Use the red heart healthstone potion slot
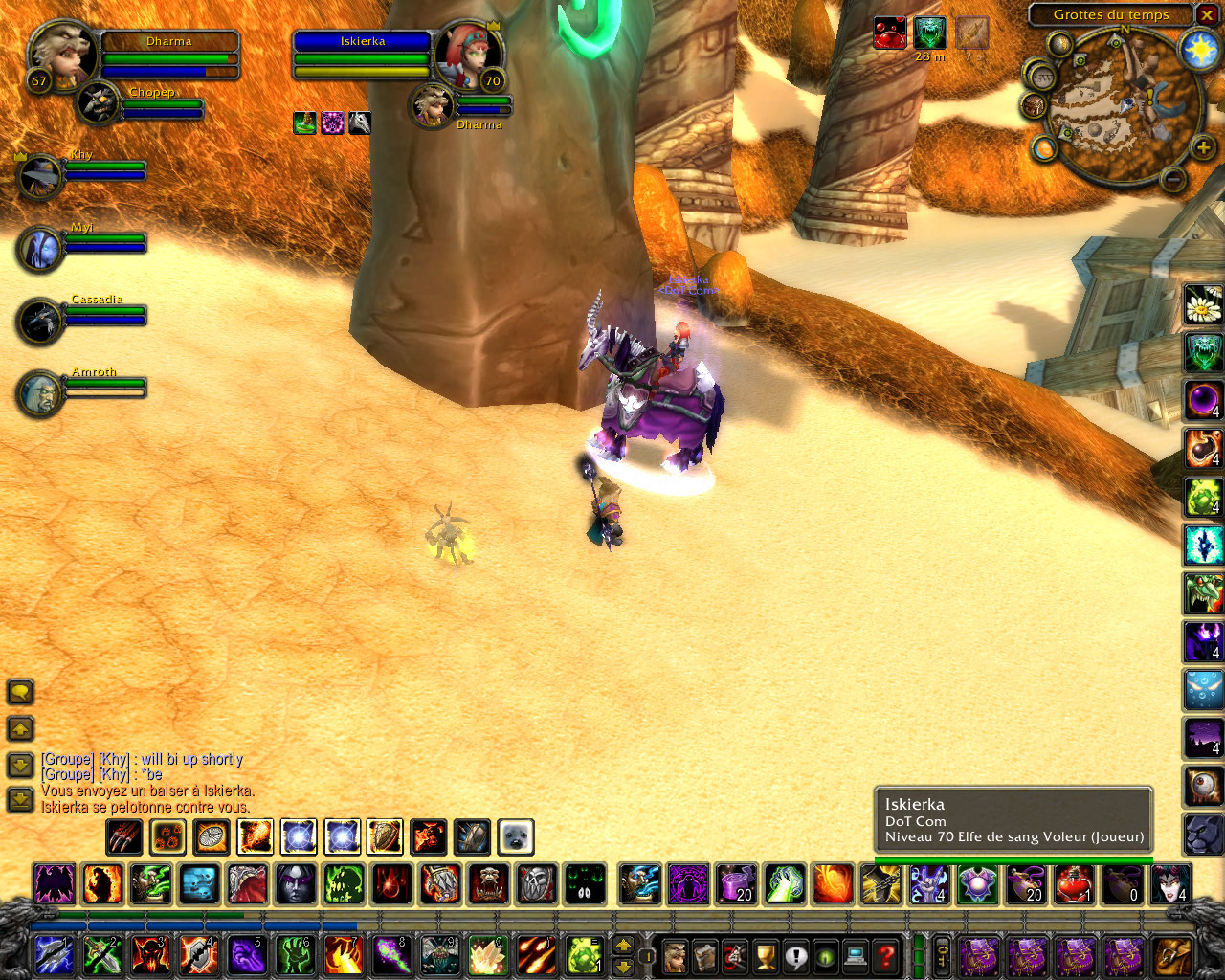This screenshot has height=980, width=1225. point(1074,883)
